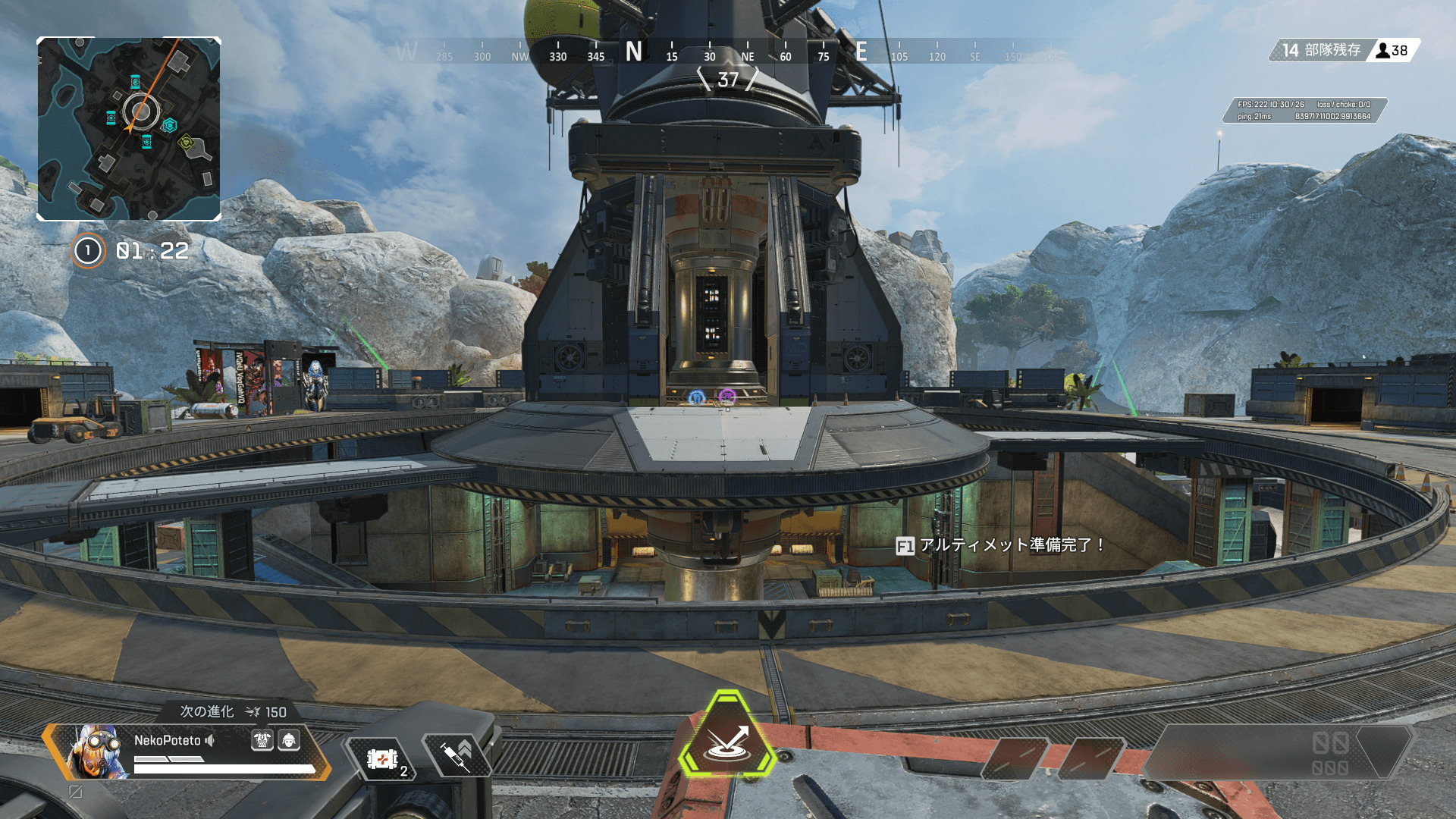This screenshot has width=1456, height=819.
Task: Select the healing item slot showing 2
Action: (x=382, y=758)
